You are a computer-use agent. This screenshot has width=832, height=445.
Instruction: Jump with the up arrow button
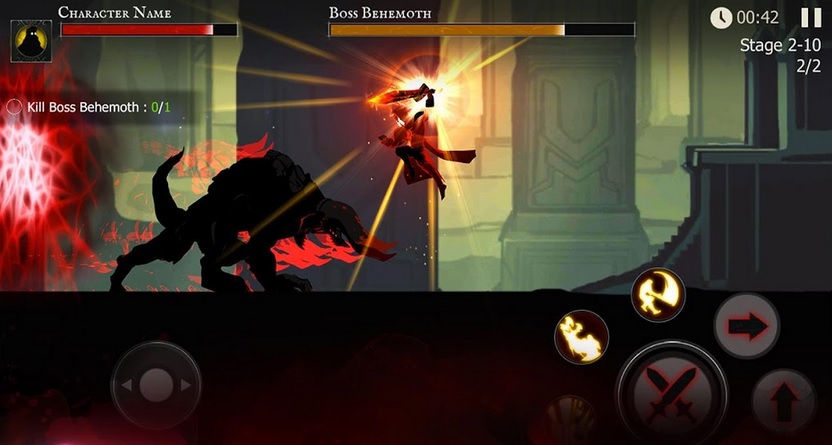(783, 398)
